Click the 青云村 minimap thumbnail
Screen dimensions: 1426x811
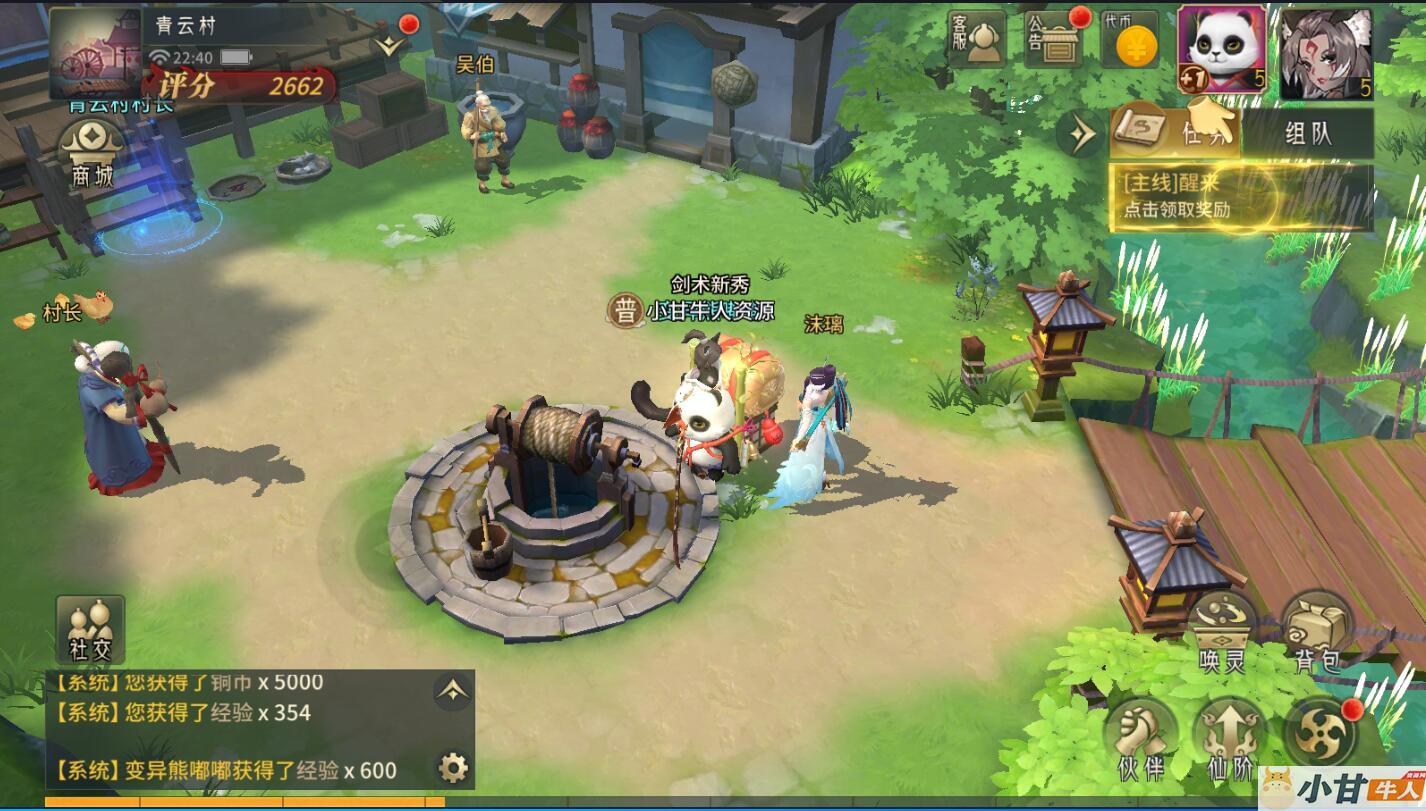coord(95,53)
